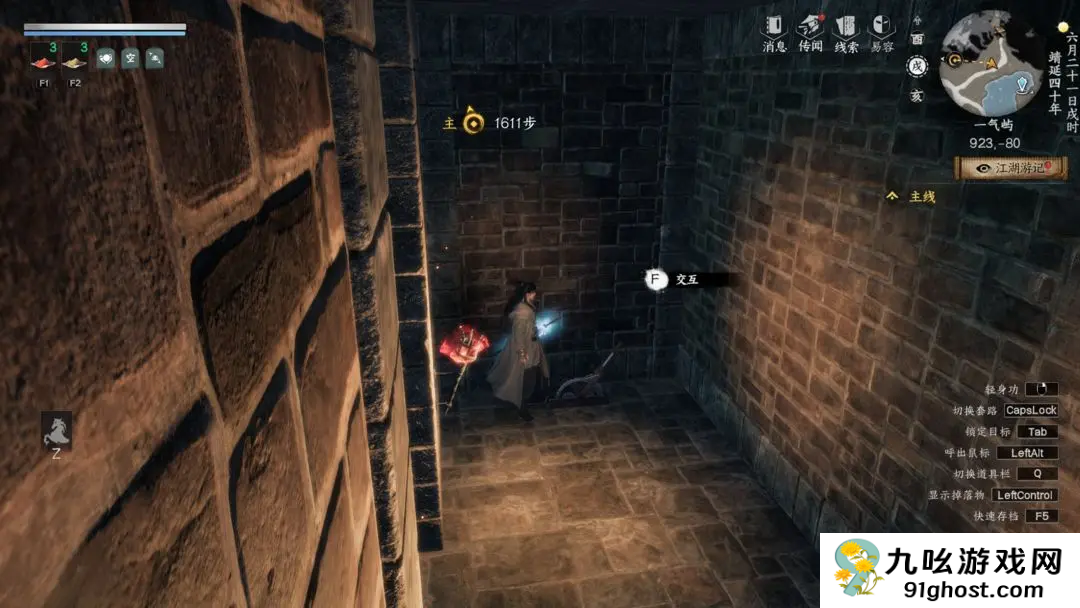Expand the 主线 main quest tracker
The image size is (1080, 608).
[x=911, y=197]
